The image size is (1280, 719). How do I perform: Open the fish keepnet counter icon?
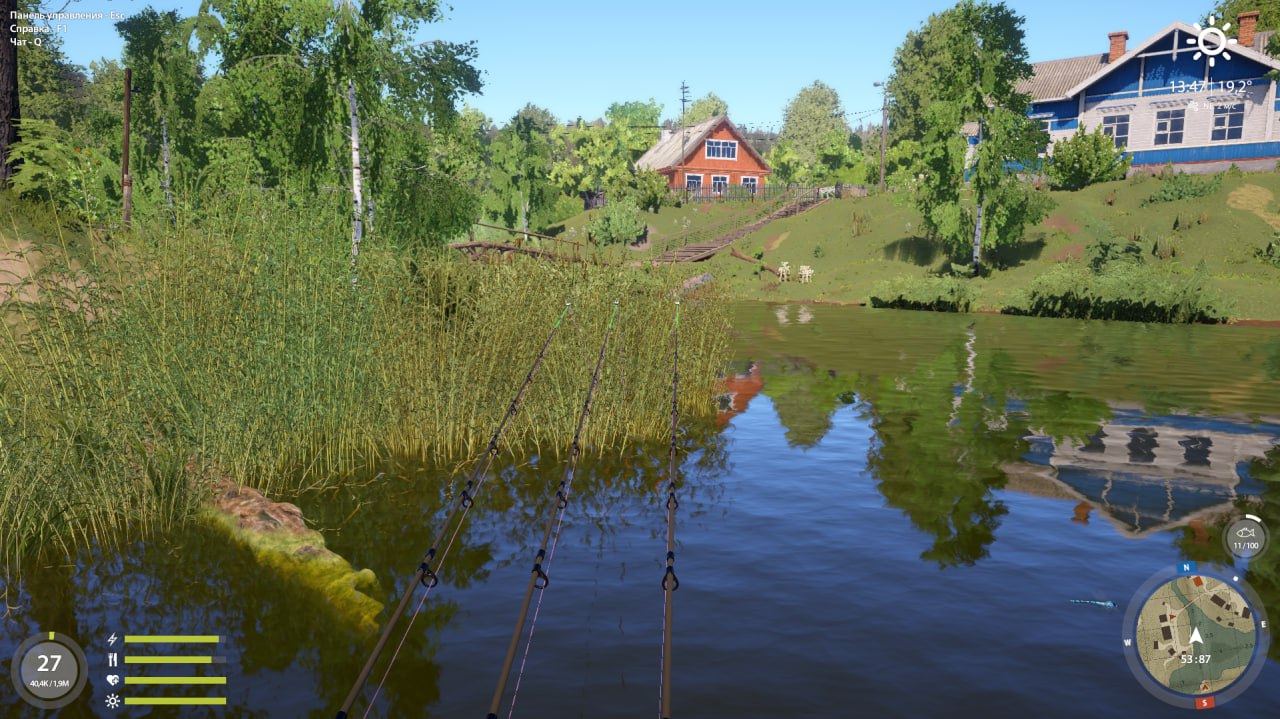click(x=1245, y=538)
